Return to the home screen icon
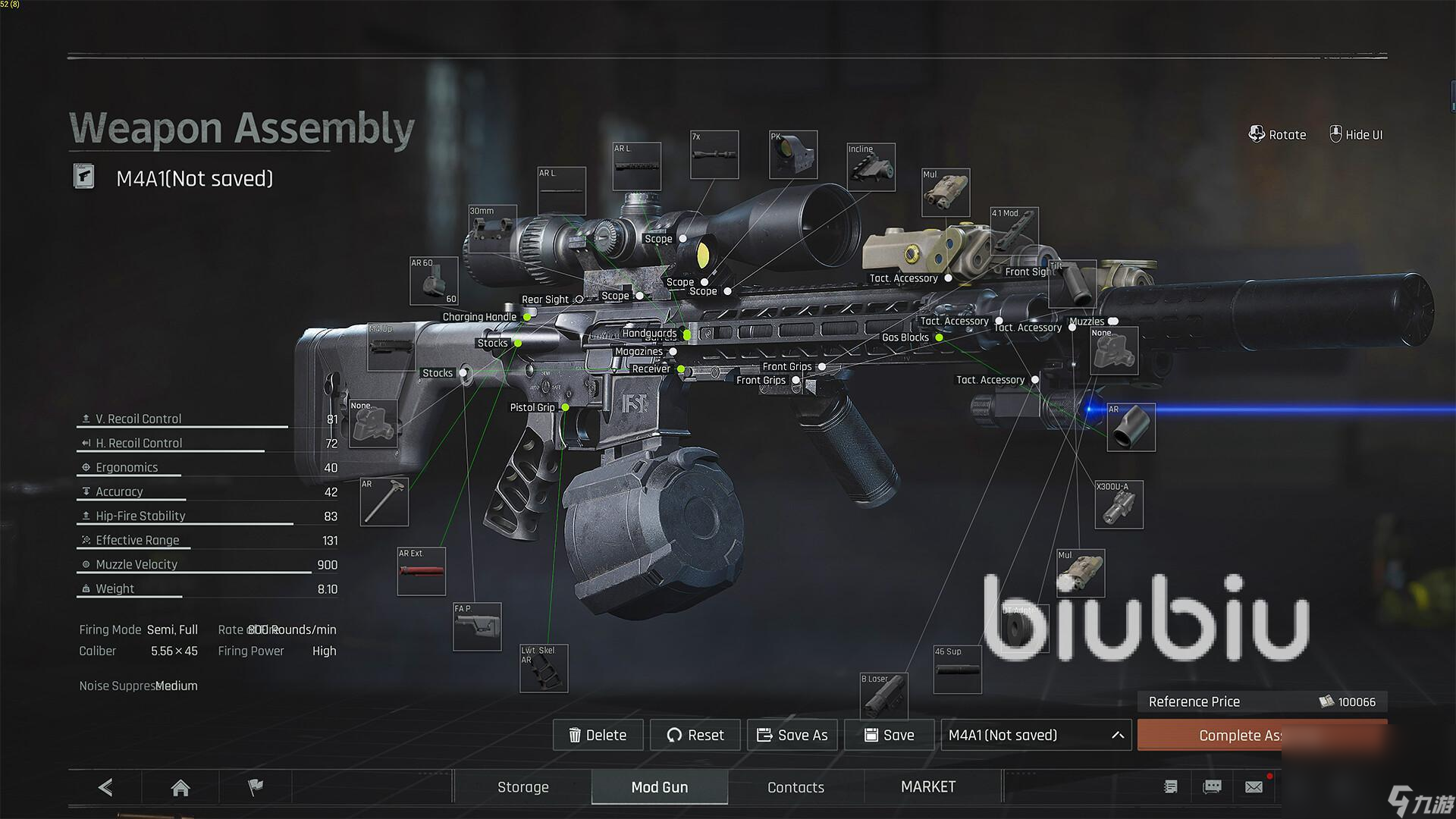This screenshot has width=1456, height=819. pyautogui.click(x=180, y=788)
